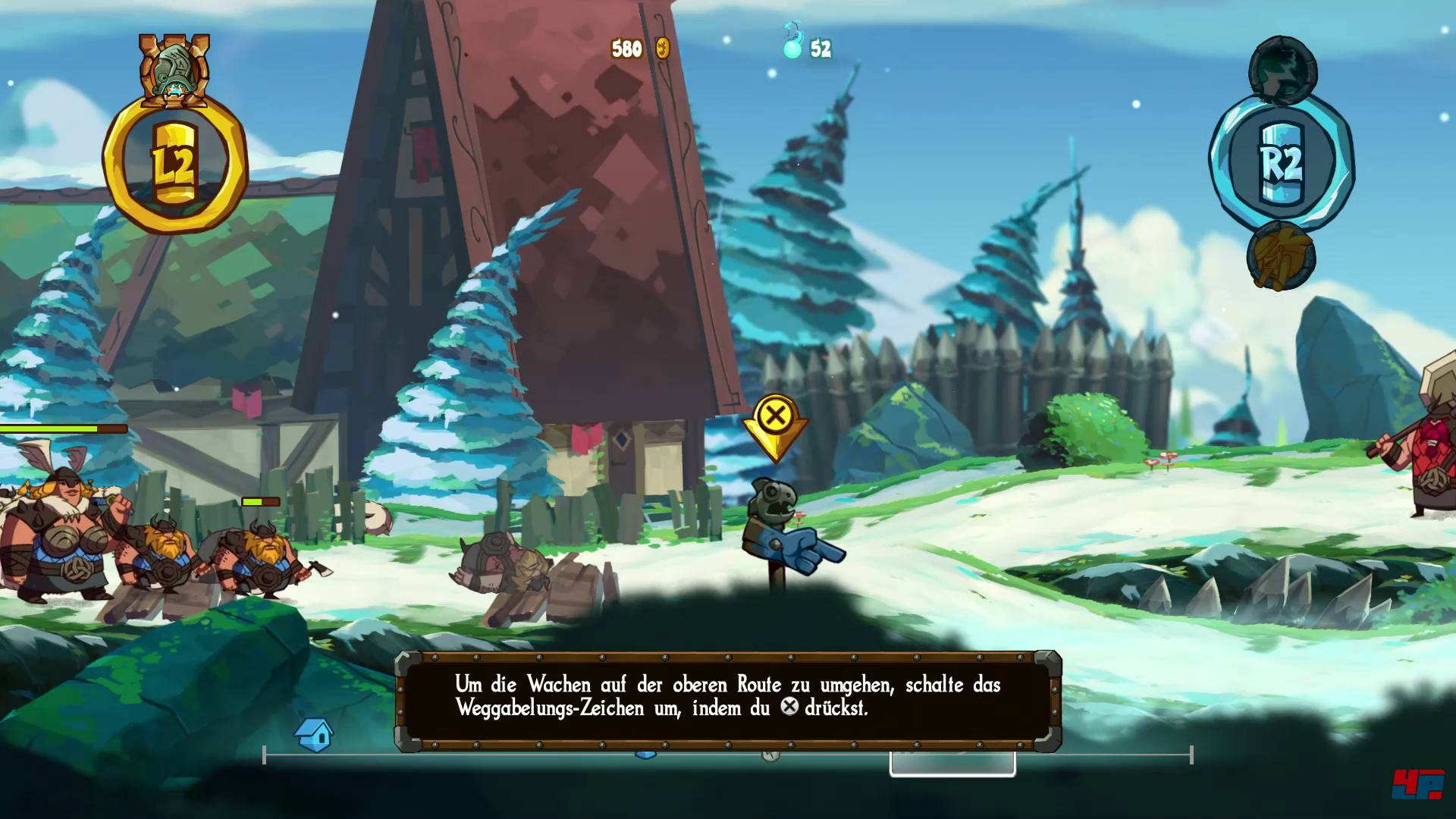
Task: Click the camera viewport box on the minimap
Action: (952, 764)
